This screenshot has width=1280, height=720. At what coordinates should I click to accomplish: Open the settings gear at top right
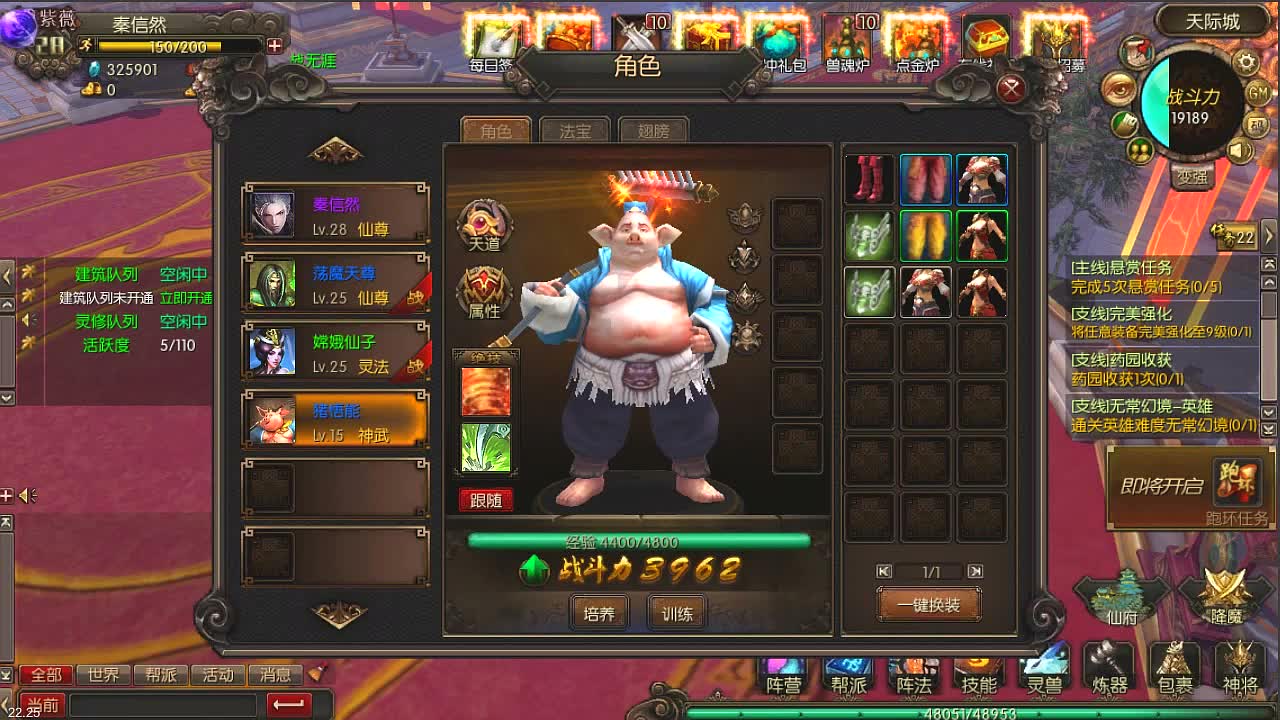point(1246,60)
